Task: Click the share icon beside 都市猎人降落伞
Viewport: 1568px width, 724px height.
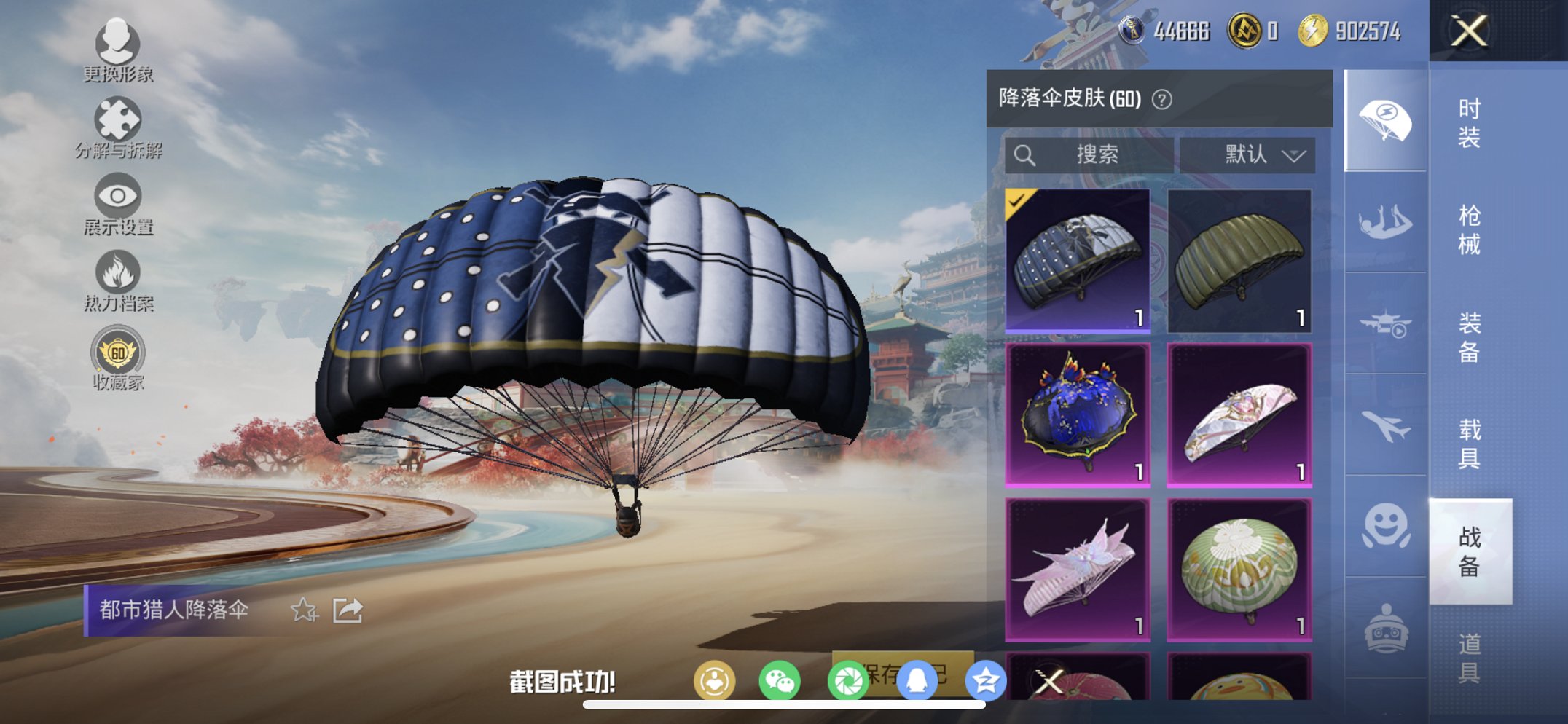Action: [x=348, y=609]
